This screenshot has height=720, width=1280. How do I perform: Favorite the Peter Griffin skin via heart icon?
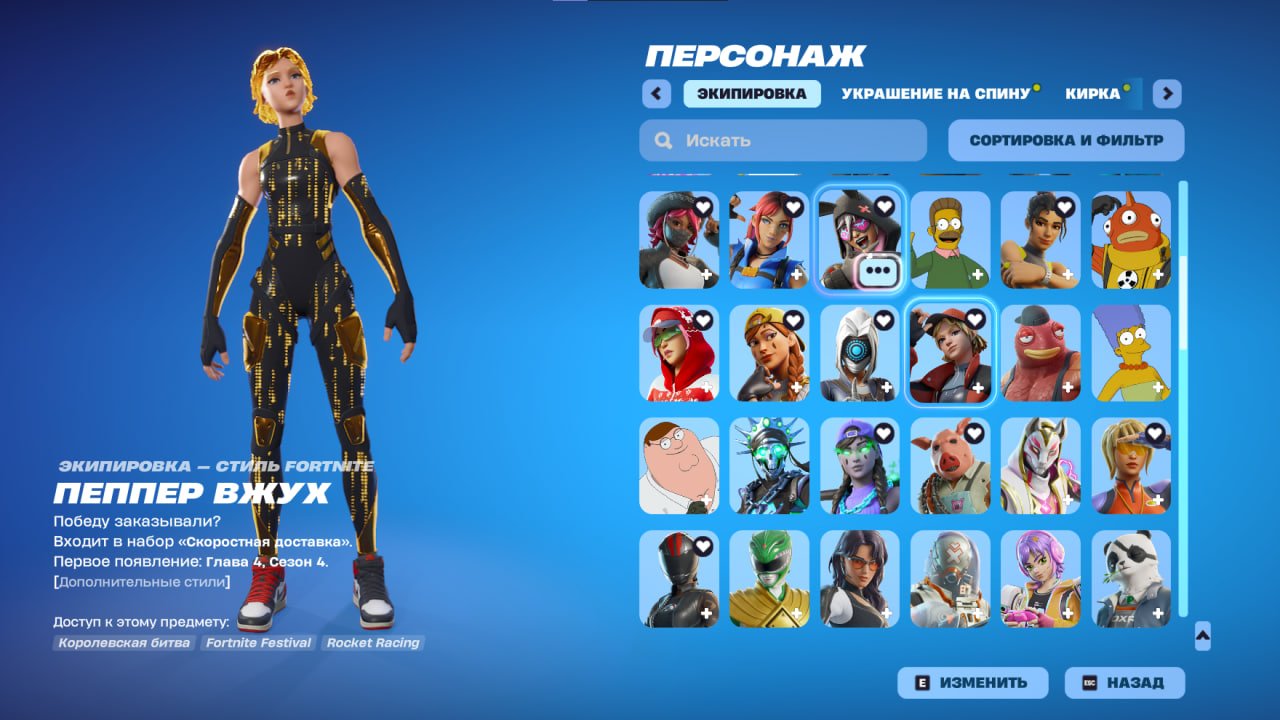[x=703, y=435]
